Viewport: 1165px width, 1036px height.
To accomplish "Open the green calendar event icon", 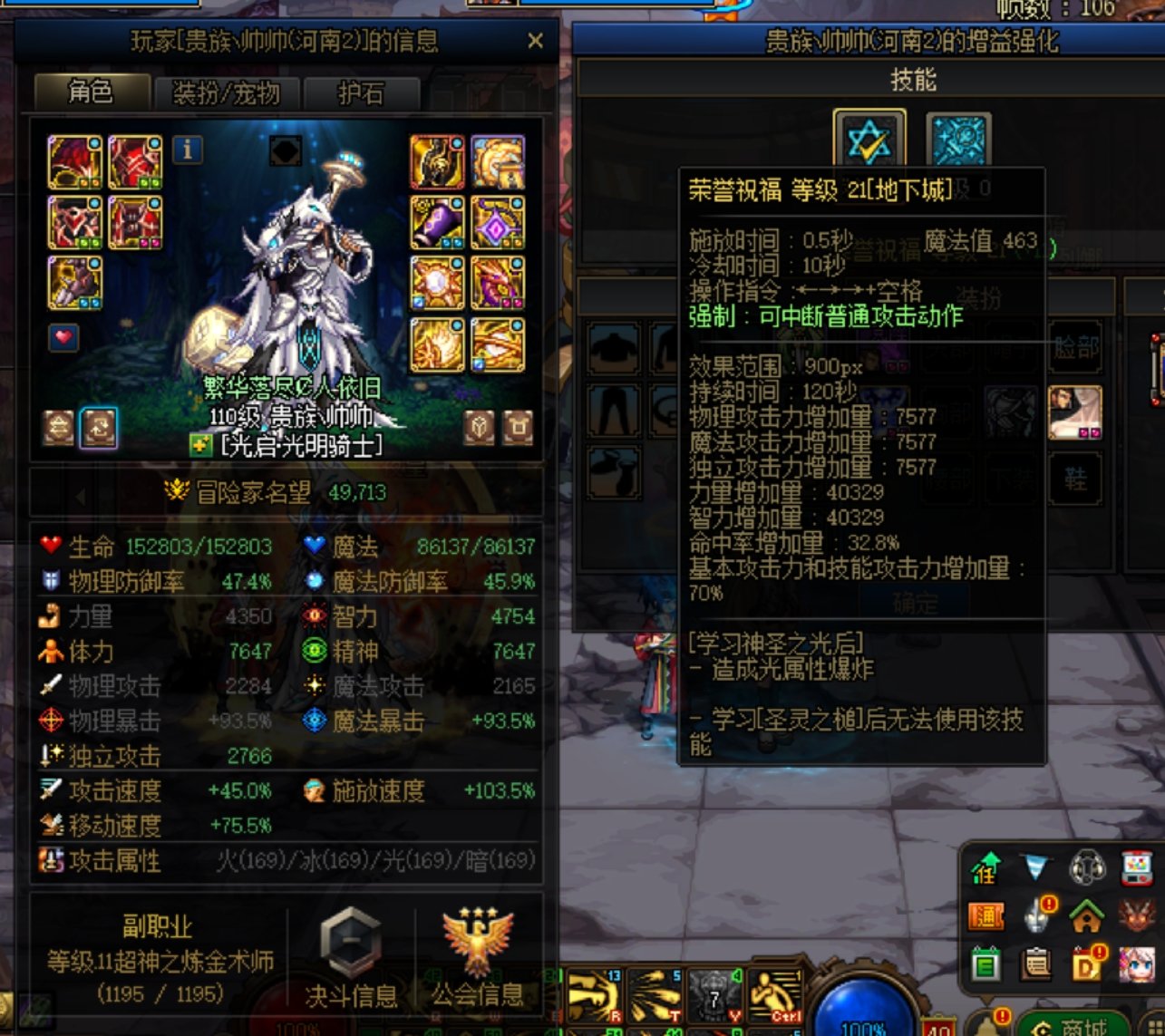I will [986, 963].
